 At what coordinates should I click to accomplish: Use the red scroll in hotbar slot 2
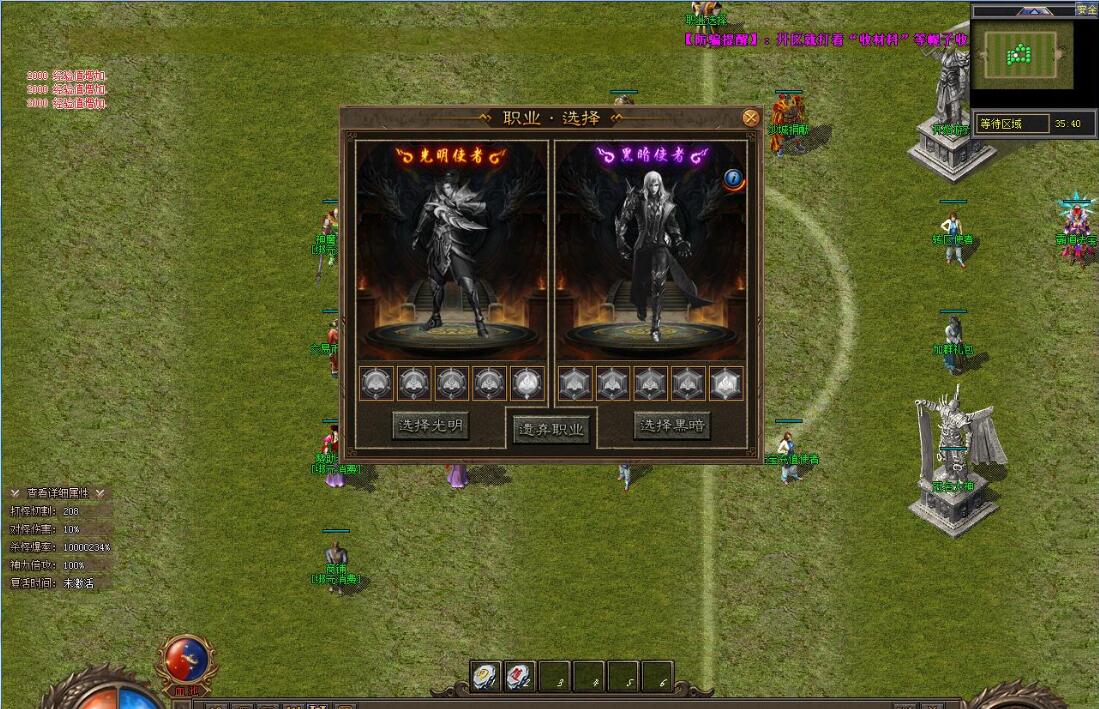[x=519, y=677]
